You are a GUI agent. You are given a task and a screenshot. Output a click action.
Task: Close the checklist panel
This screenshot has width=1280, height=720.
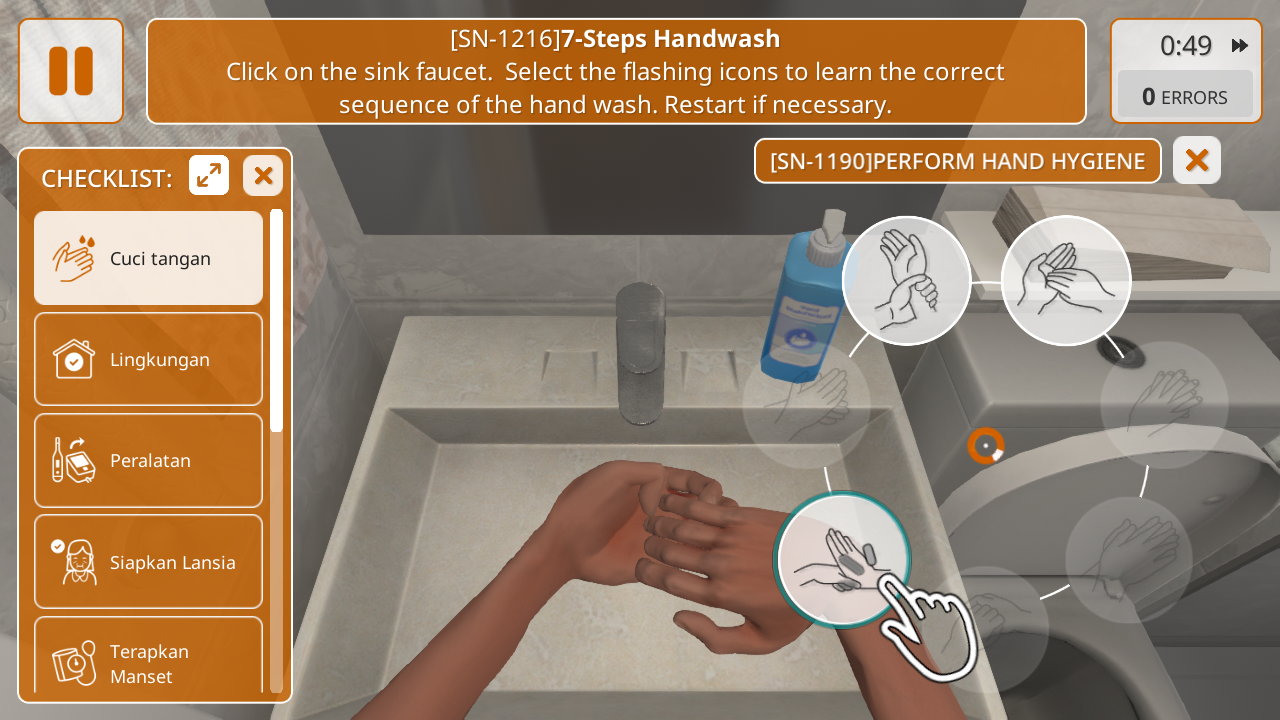(263, 176)
